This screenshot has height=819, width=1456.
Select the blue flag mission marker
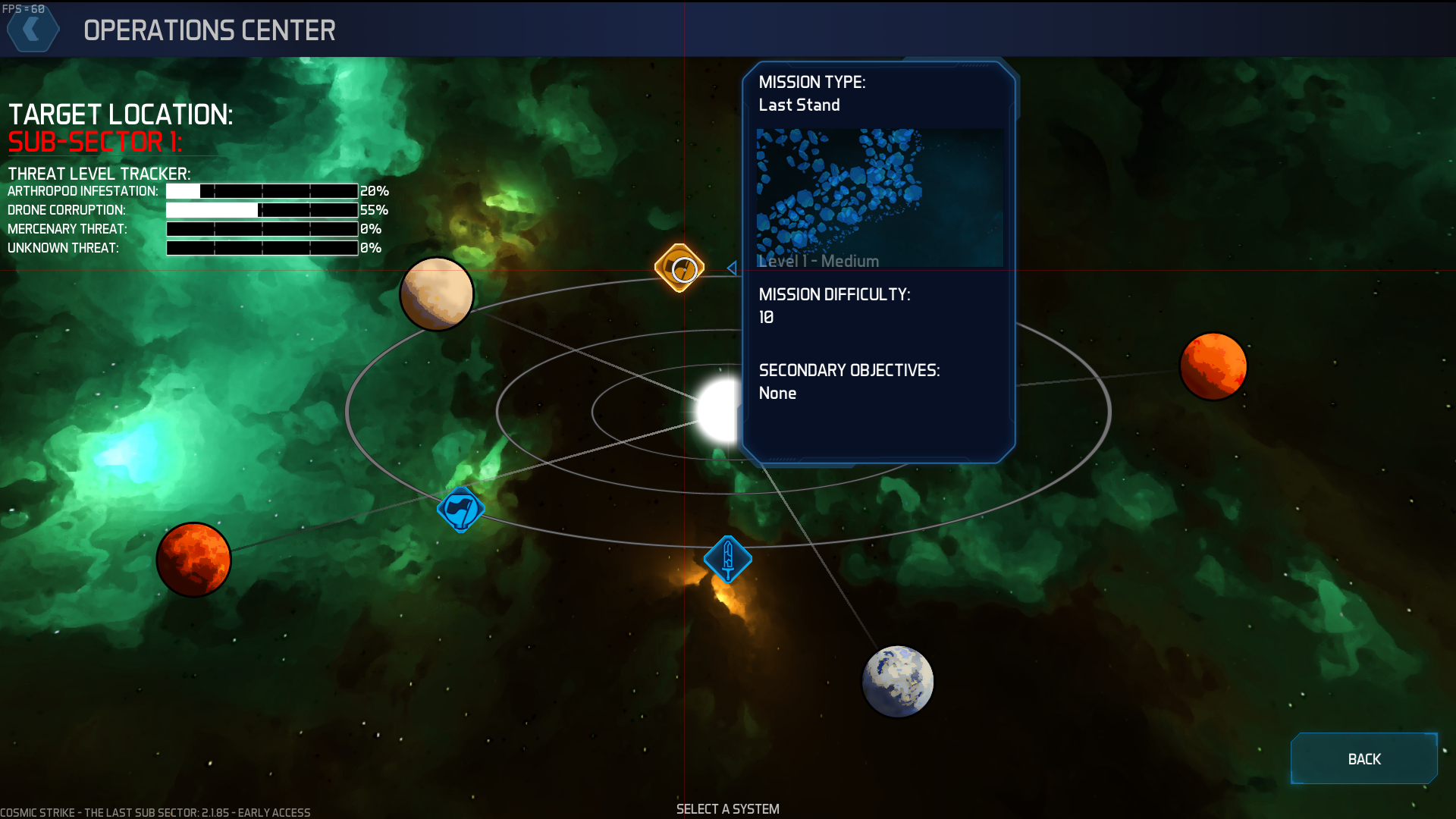460,510
